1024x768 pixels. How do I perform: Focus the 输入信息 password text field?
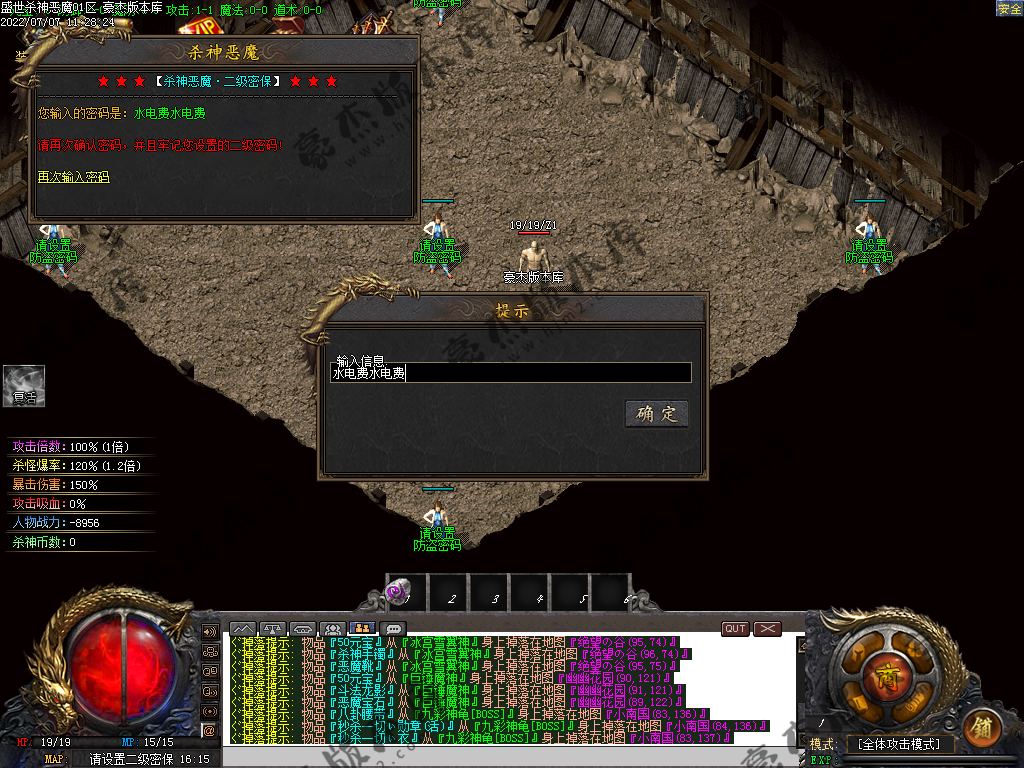click(x=510, y=373)
